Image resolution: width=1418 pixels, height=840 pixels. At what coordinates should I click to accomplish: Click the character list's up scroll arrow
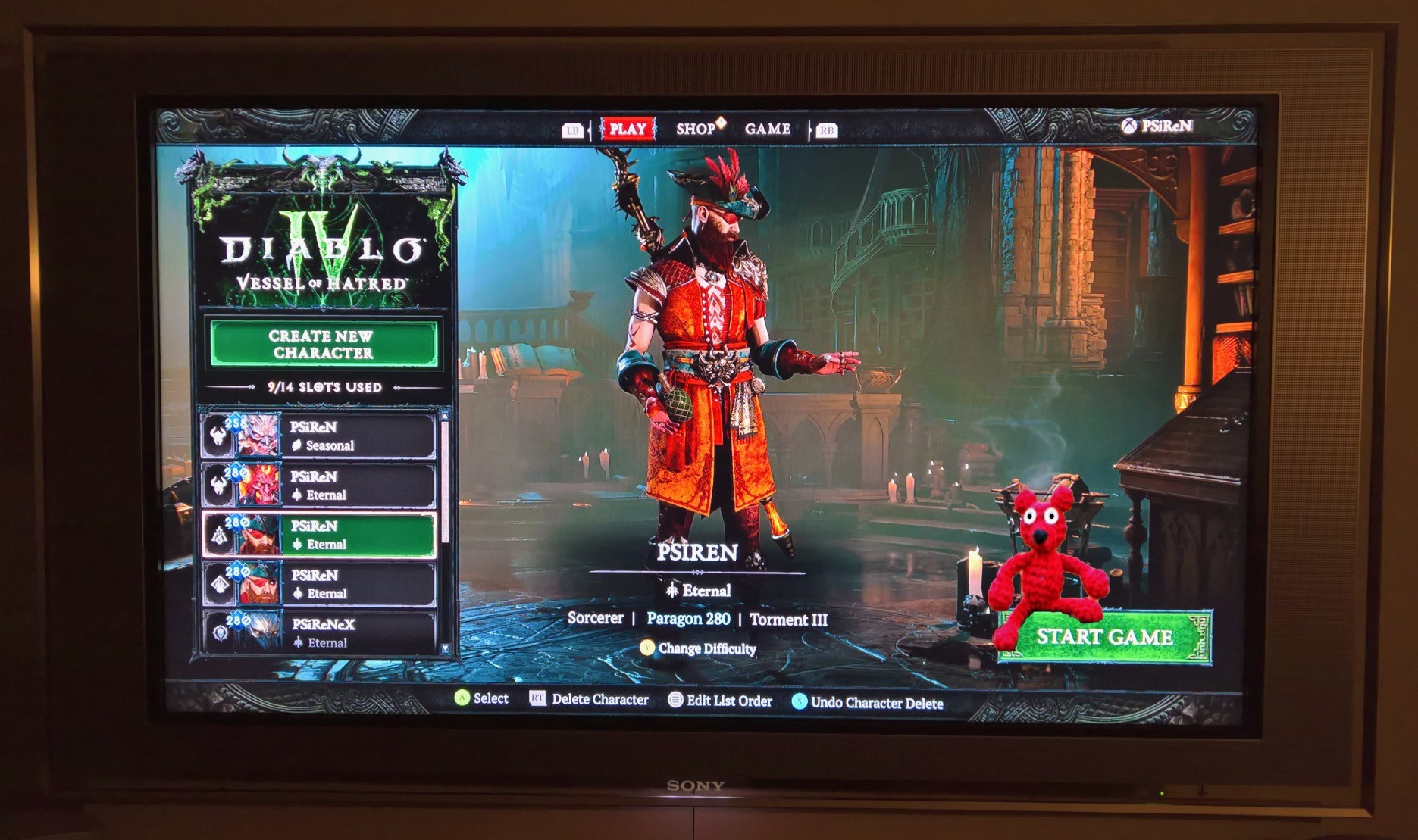[445, 417]
